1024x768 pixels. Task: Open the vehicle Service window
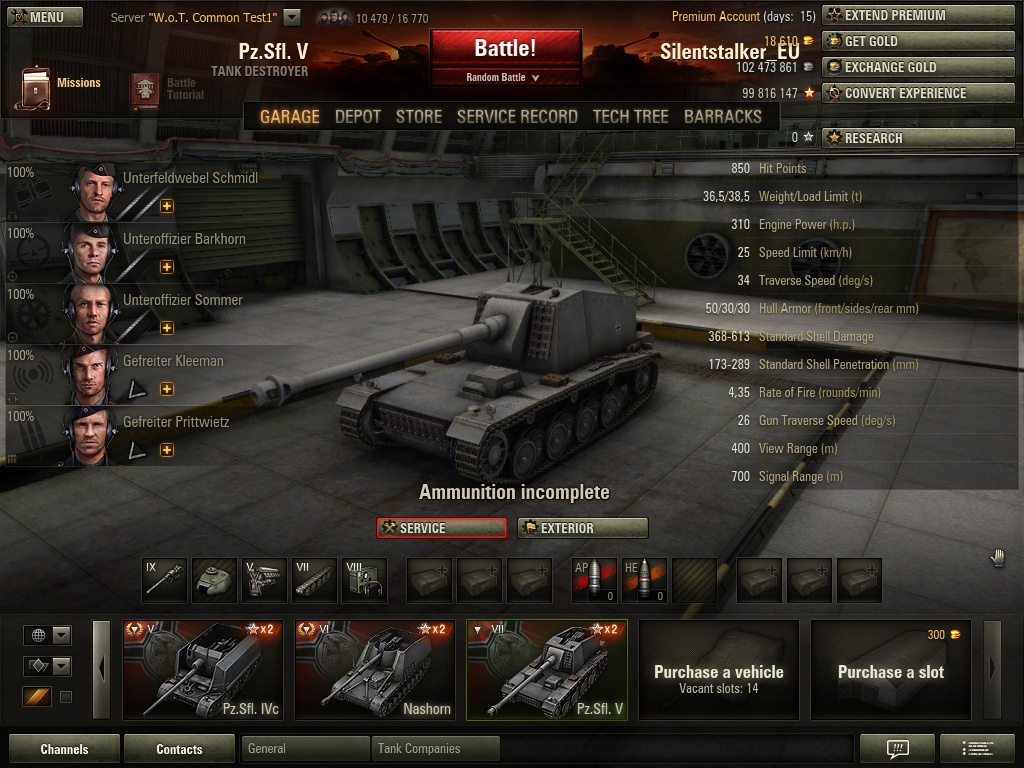[441, 528]
